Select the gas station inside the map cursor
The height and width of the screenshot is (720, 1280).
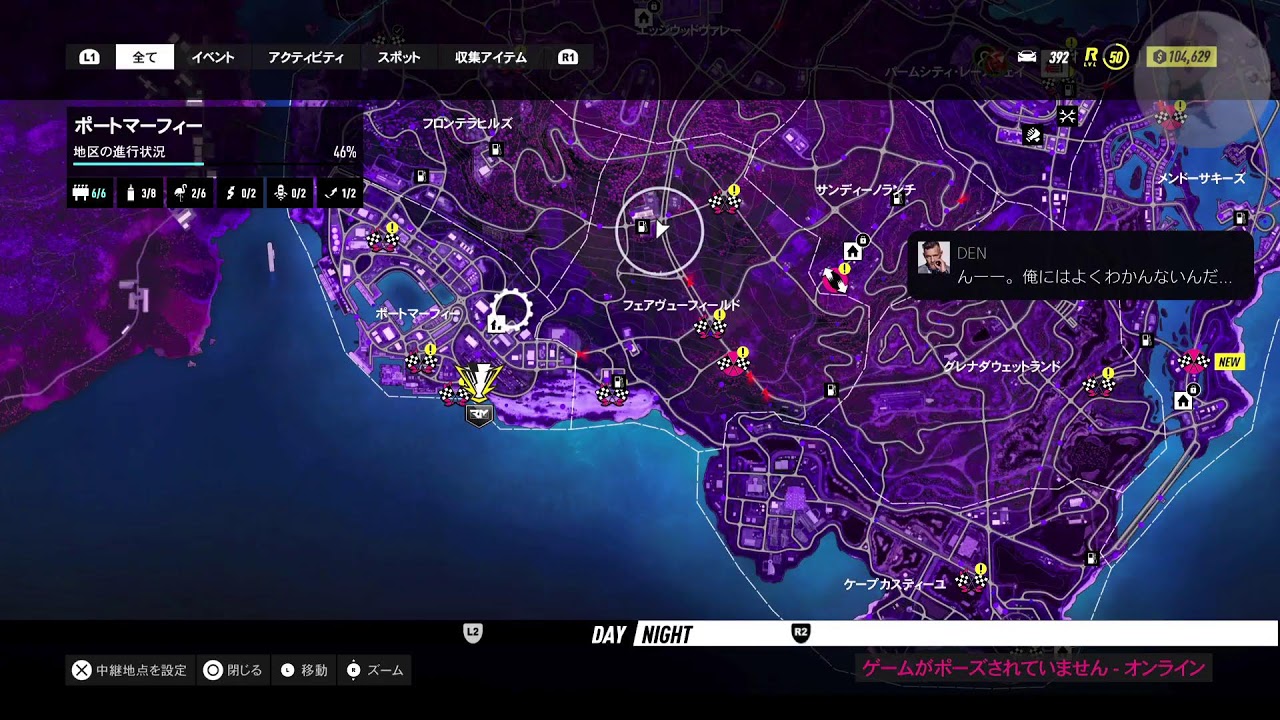643,228
